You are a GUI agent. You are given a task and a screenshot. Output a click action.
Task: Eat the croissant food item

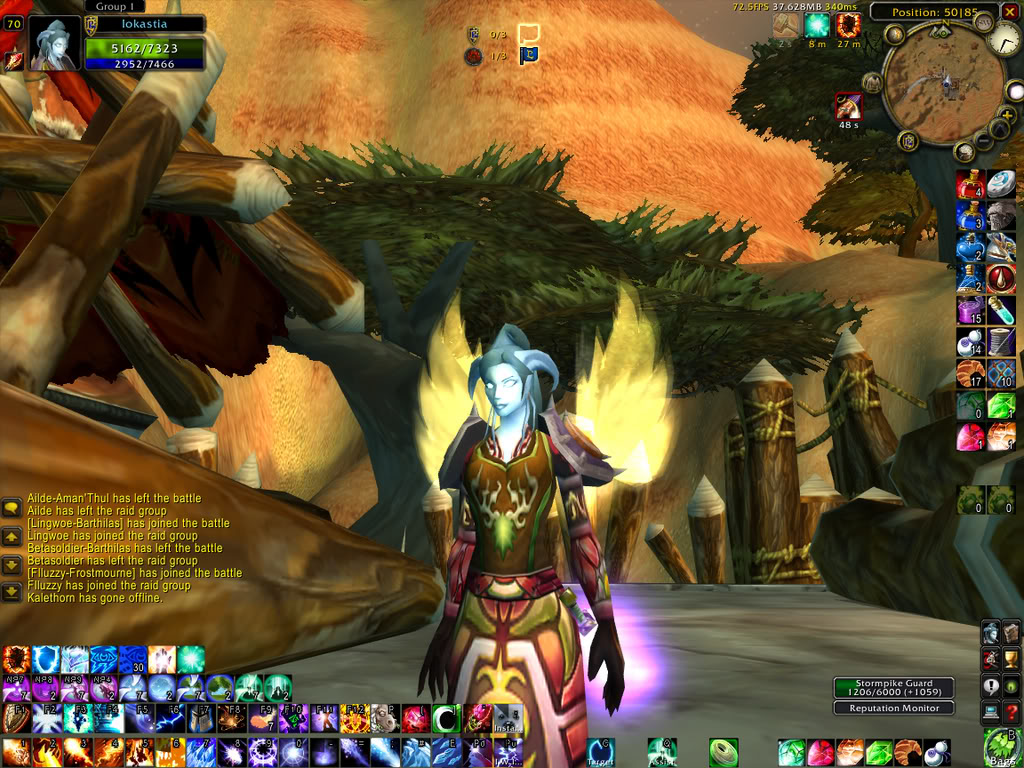(x=970, y=374)
